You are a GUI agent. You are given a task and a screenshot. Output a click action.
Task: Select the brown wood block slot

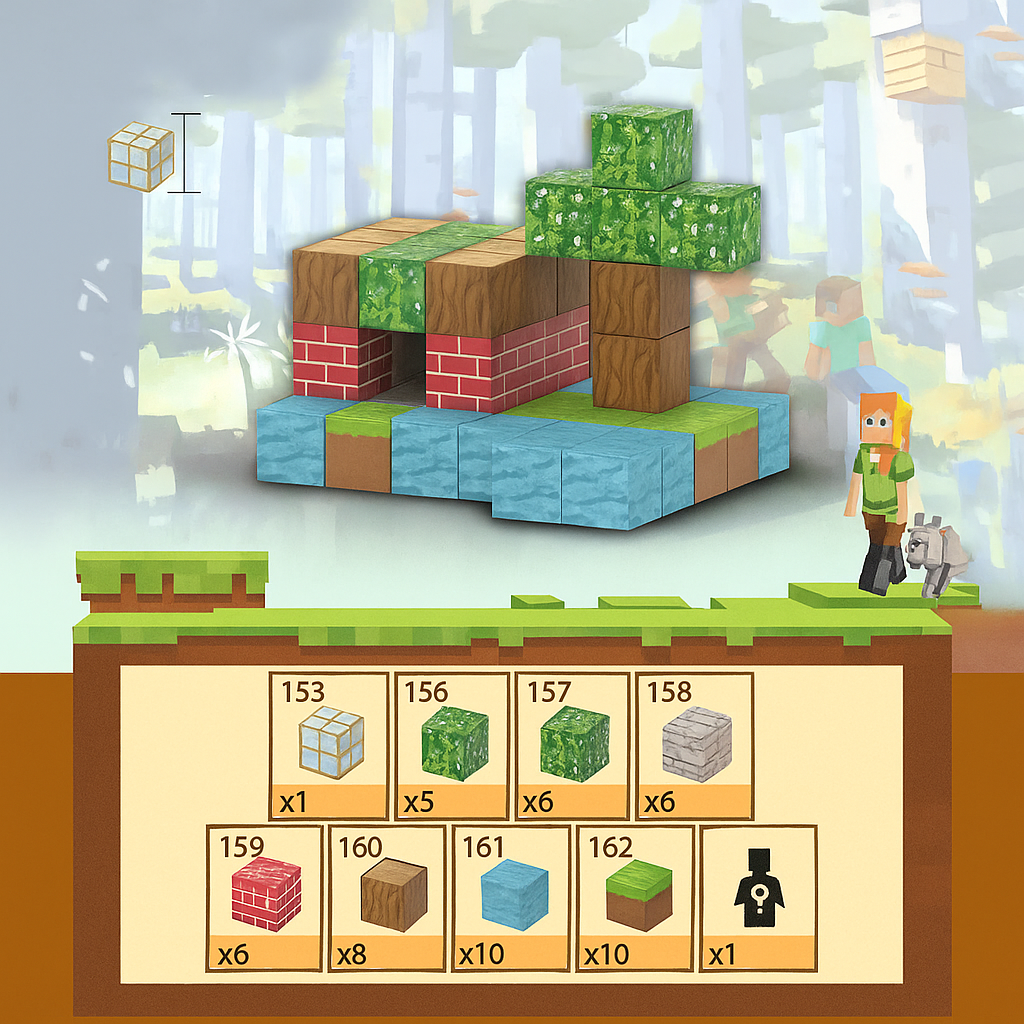[x=390, y=897]
